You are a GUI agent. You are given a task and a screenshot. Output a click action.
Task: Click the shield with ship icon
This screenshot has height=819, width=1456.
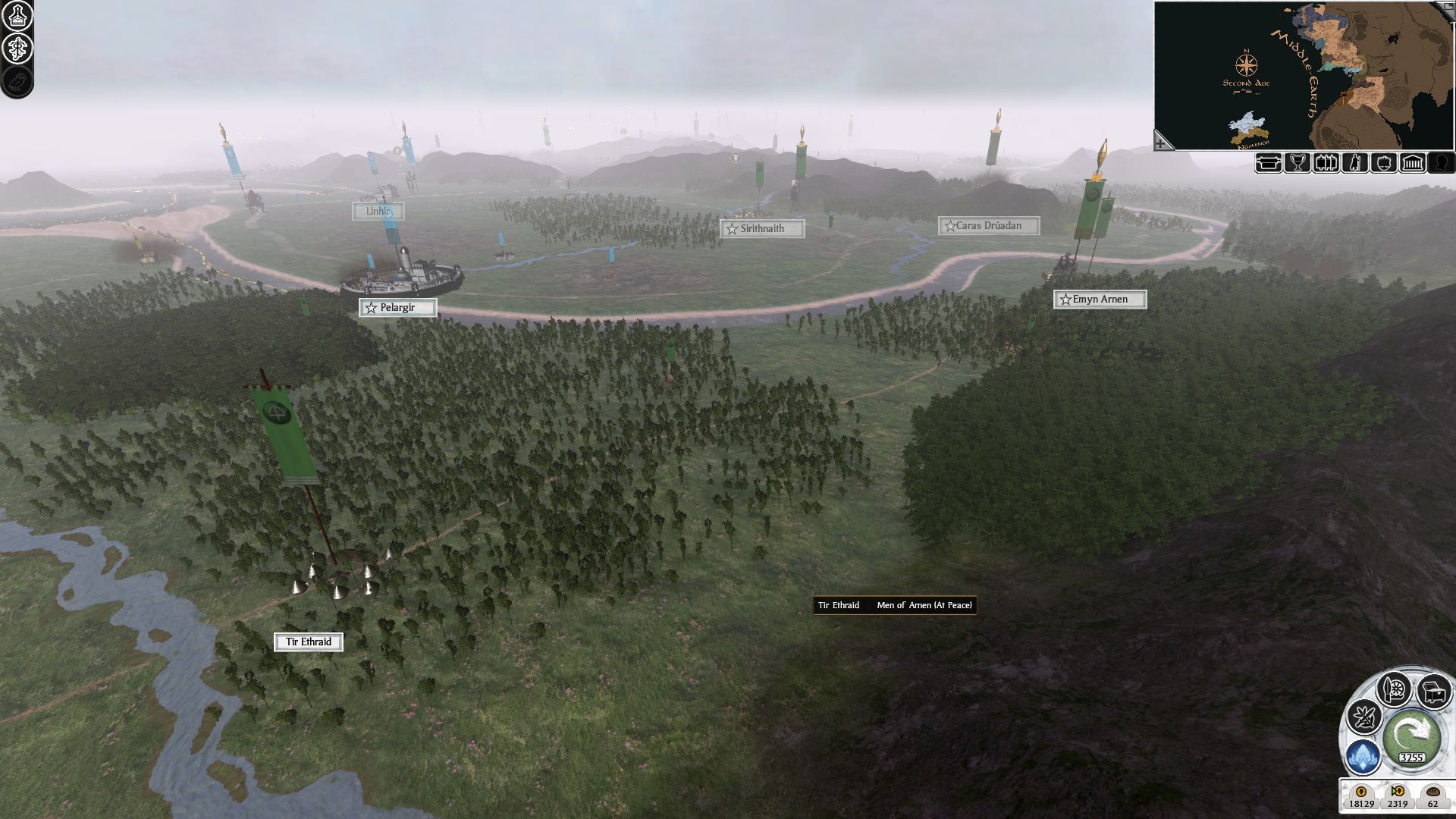(1384, 163)
